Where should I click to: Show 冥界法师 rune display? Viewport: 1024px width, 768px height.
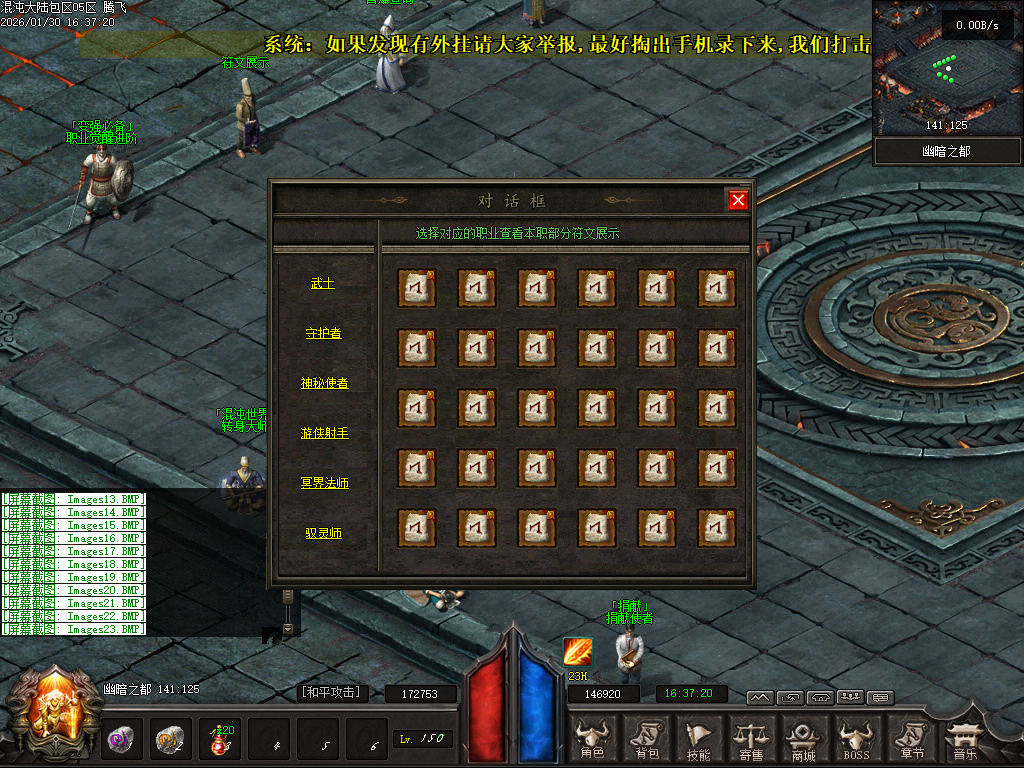click(x=324, y=483)
